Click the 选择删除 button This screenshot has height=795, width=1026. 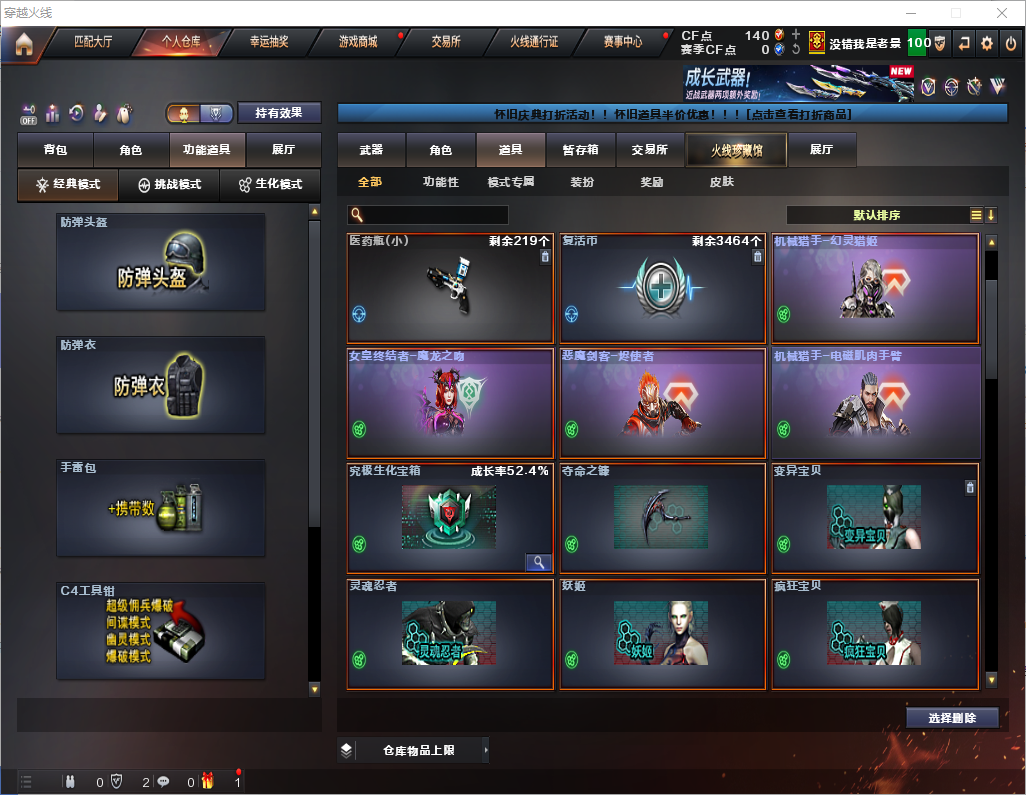tap(952, 718)
